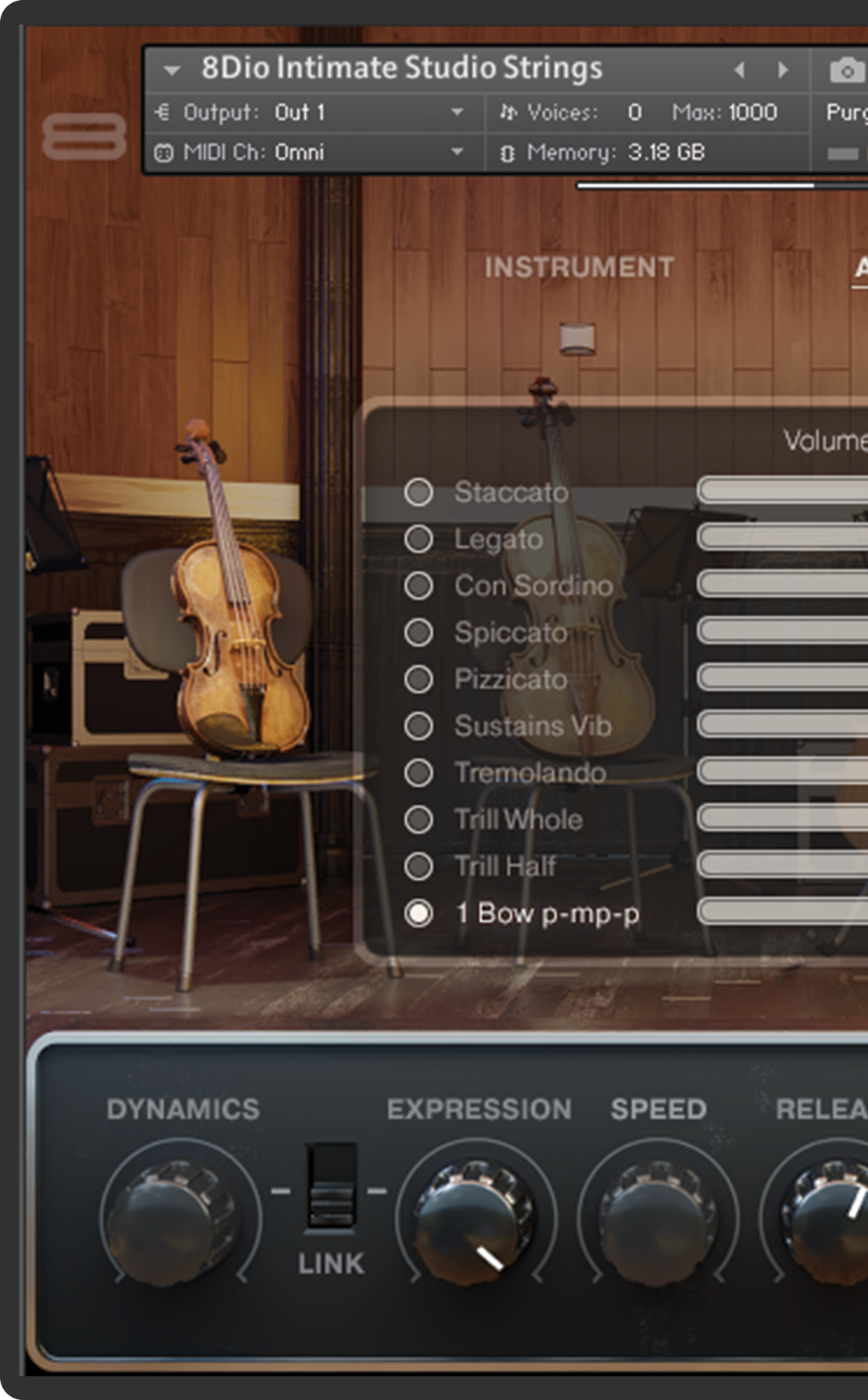Open the Output dropdown
Image resolution: width=868 pixels, height=1400 pixels.
click(457, 112)
